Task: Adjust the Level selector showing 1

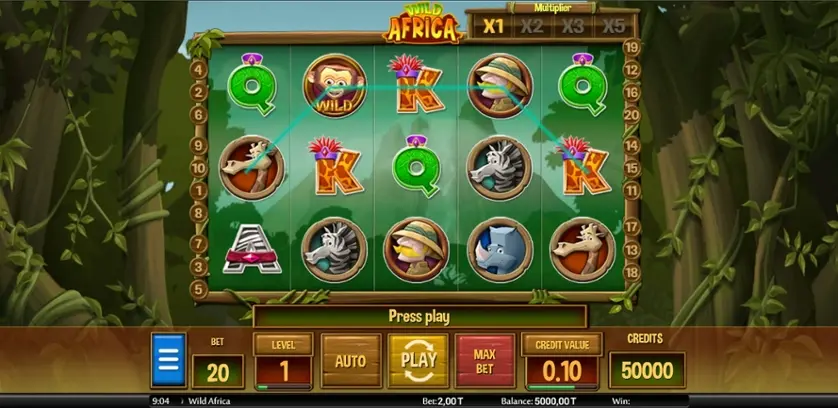Action: pyautogui.click(x=284, y=371)
